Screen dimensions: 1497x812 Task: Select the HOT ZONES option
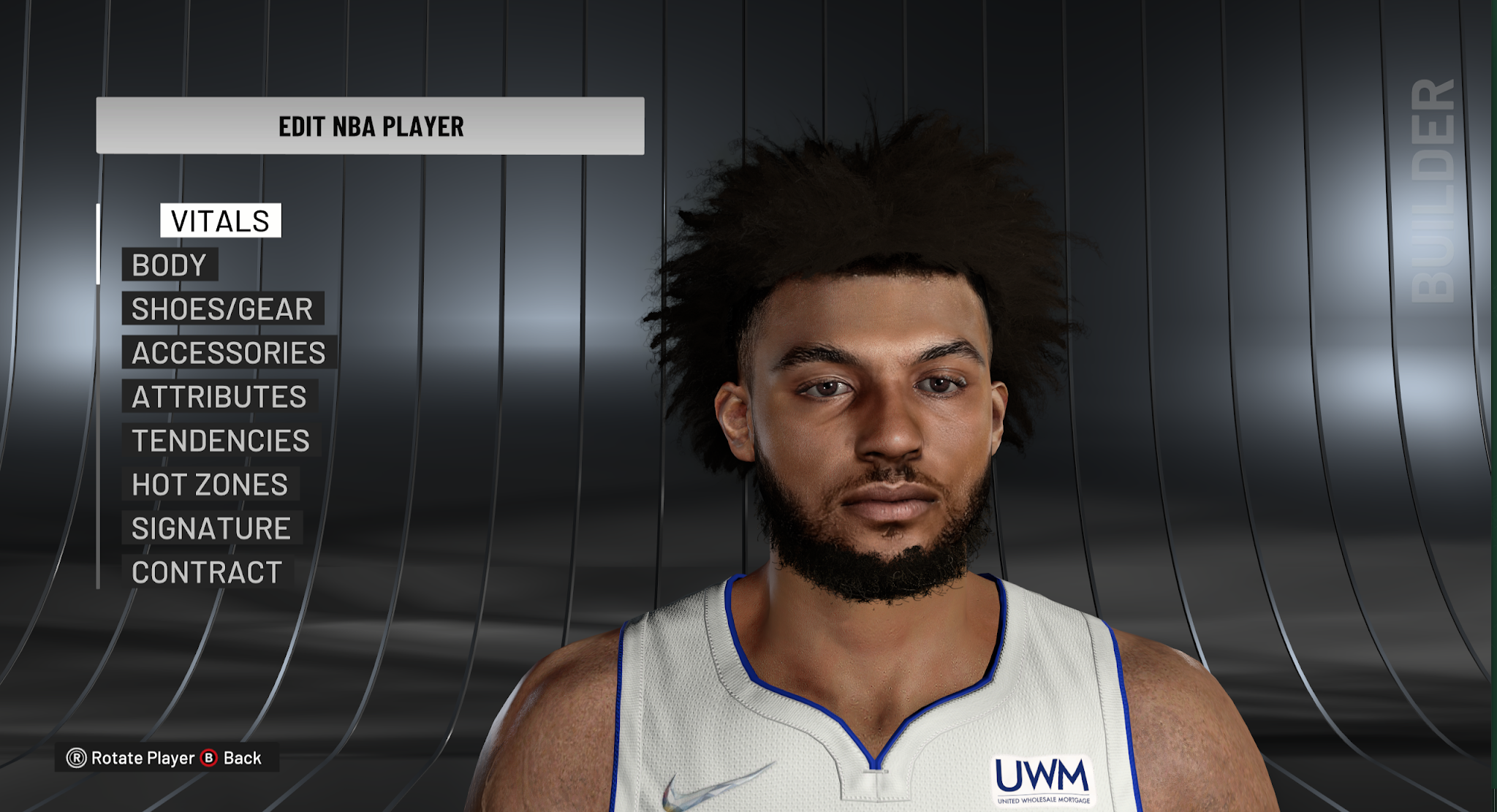[209, 485]
